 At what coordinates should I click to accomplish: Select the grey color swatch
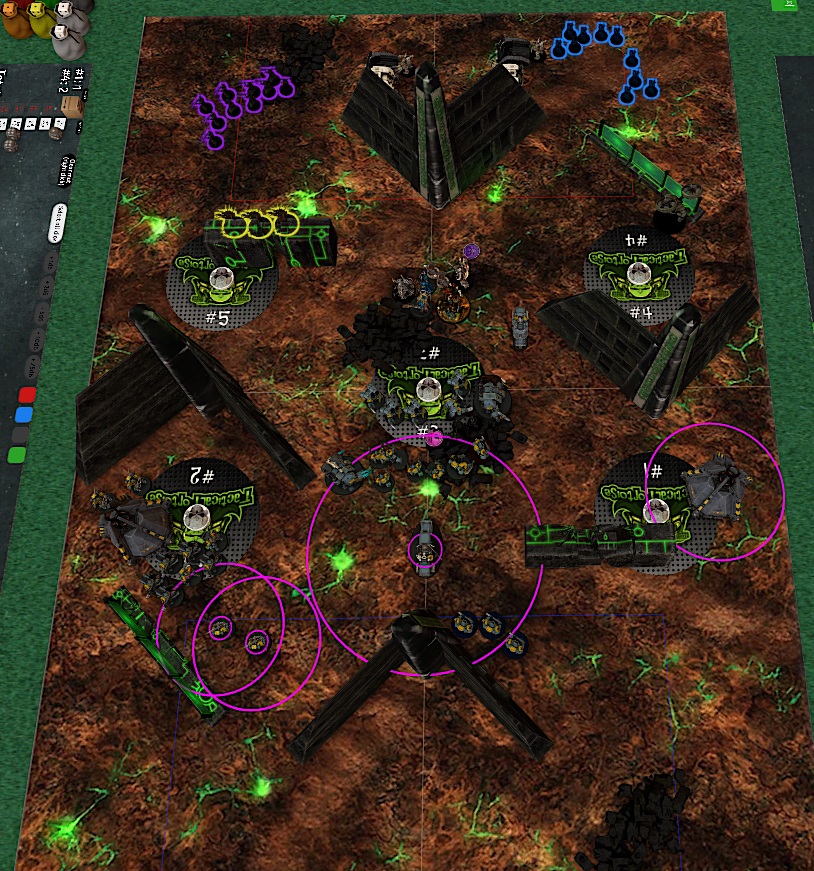21,435
